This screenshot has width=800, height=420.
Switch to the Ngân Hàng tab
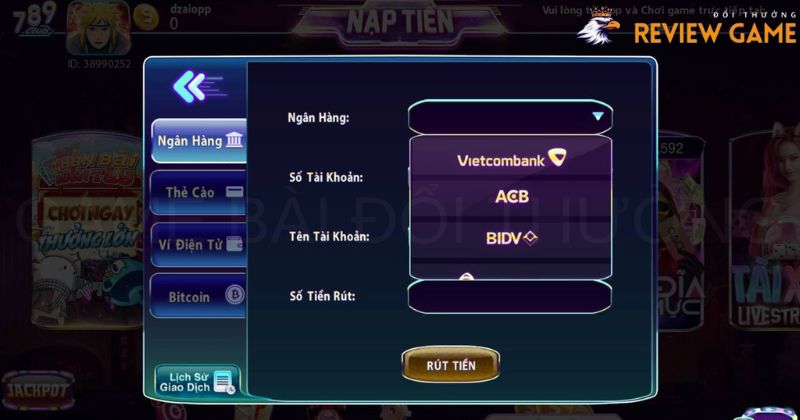point(199,141)
